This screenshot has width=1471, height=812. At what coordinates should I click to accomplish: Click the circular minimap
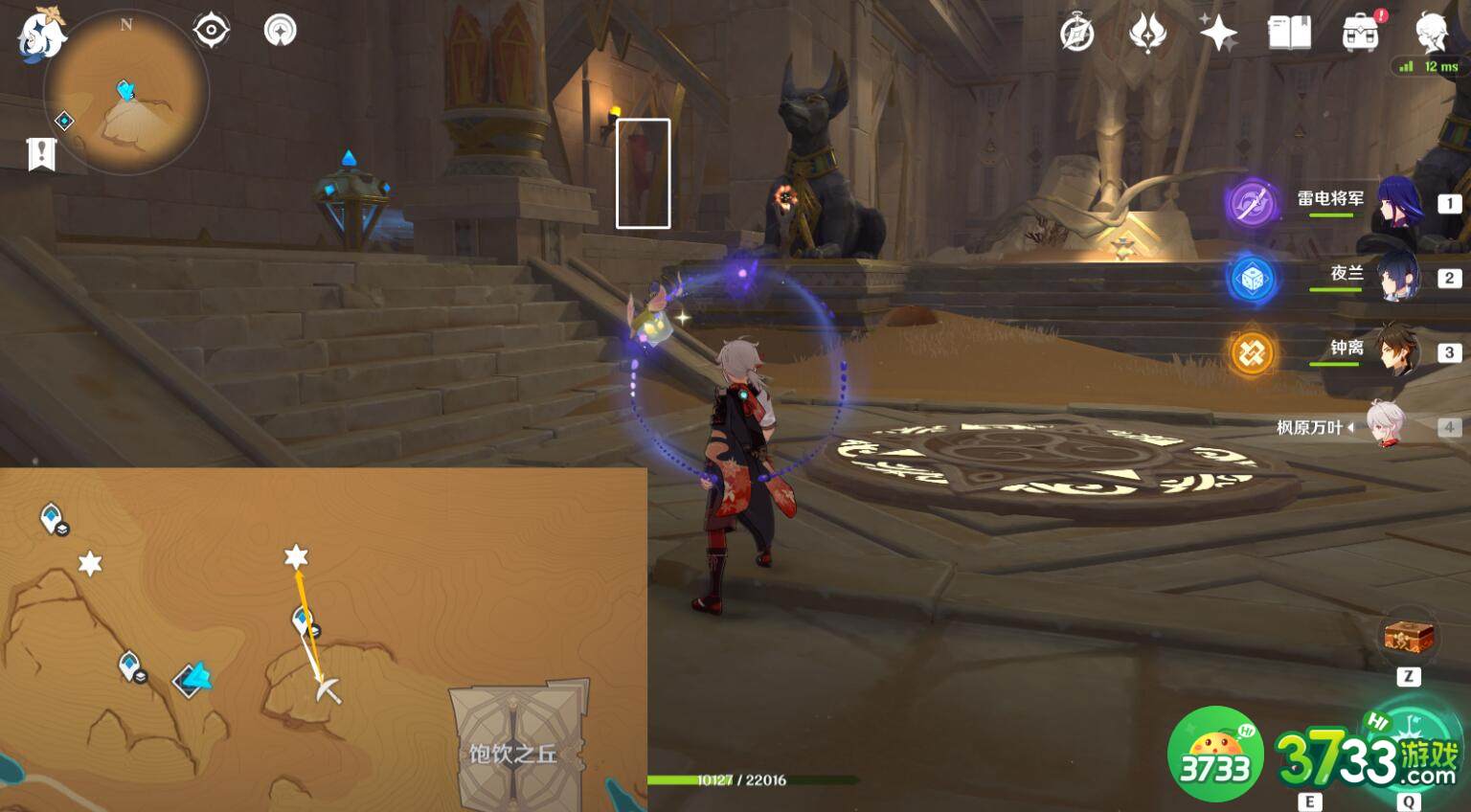point(126,93)
